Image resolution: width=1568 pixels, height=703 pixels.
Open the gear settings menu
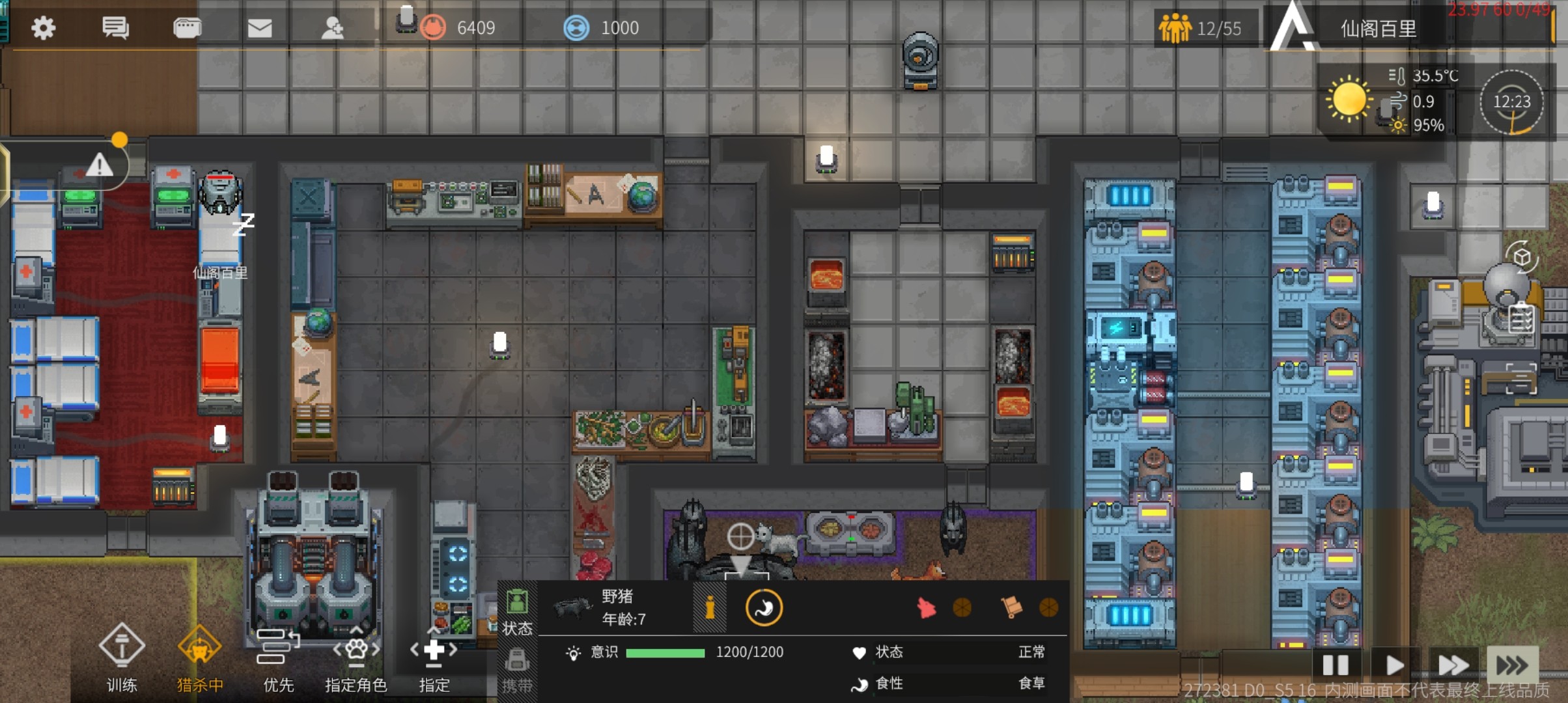(x=43, y=28)
